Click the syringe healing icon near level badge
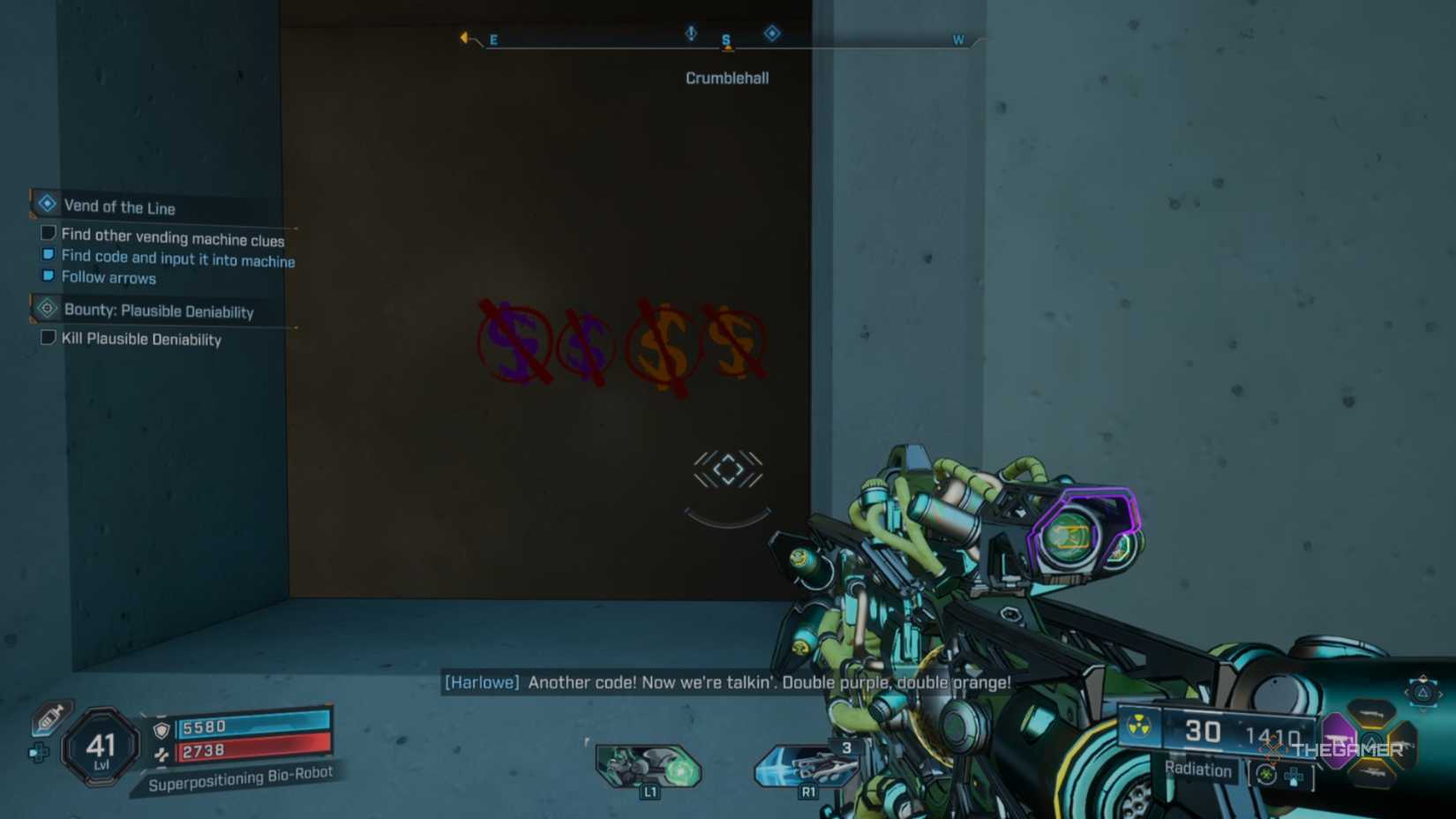Image resolution: width=1456 pixels, height=819 pixels. pos(50,718)
